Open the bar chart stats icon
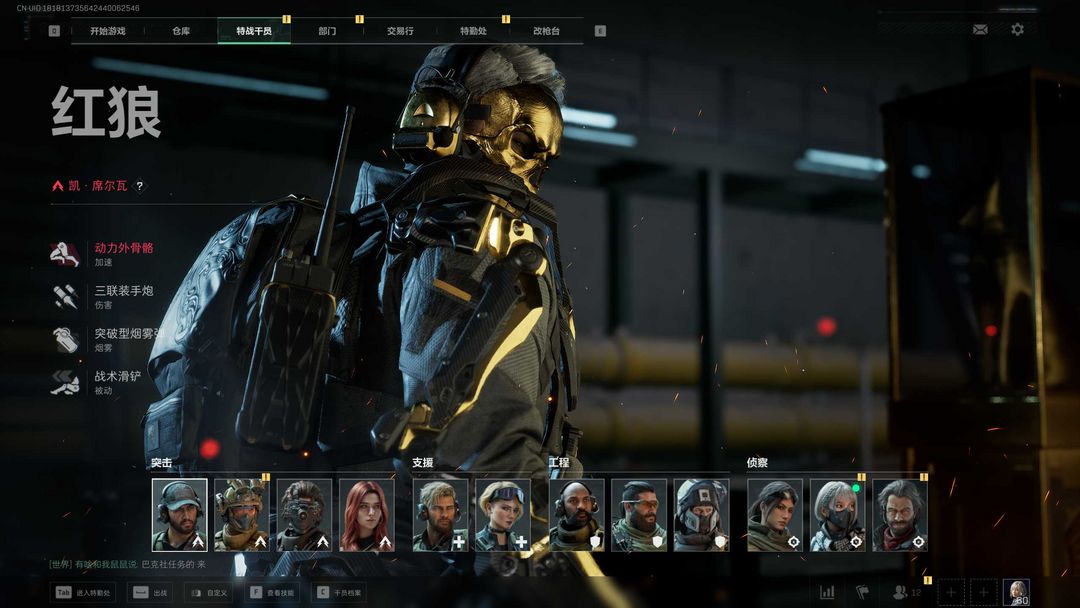Image resolution: width=1080 pixels, height=608 pixels. point(827,592)
